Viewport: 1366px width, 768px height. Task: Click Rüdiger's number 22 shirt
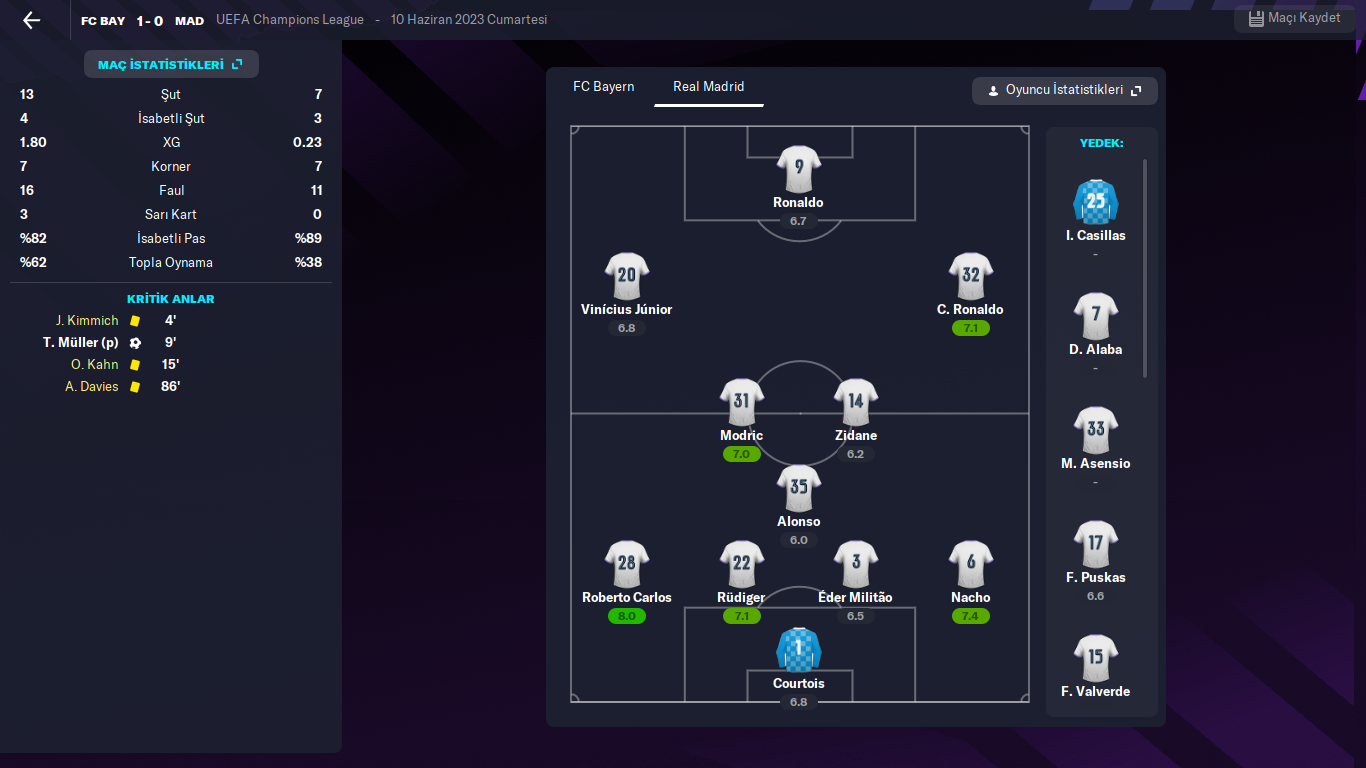tap(741, 565)
